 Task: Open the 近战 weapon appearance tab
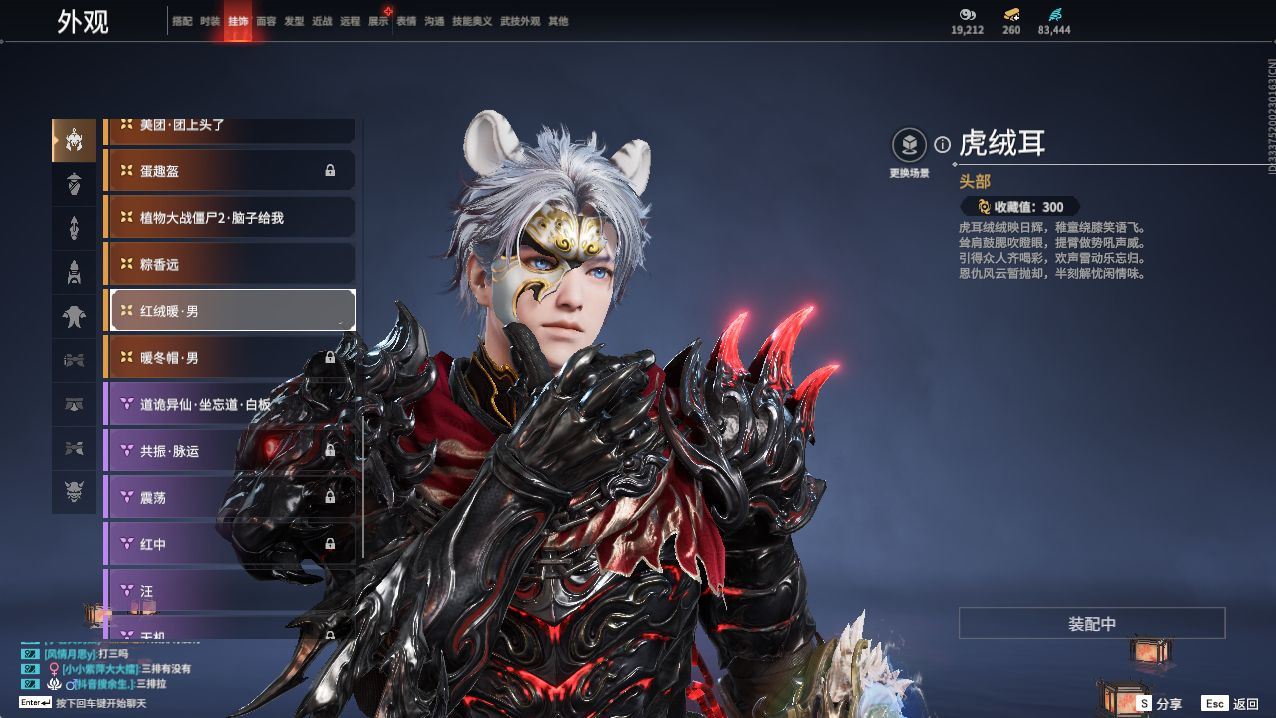pyautogui.click(x=322, y=21)
